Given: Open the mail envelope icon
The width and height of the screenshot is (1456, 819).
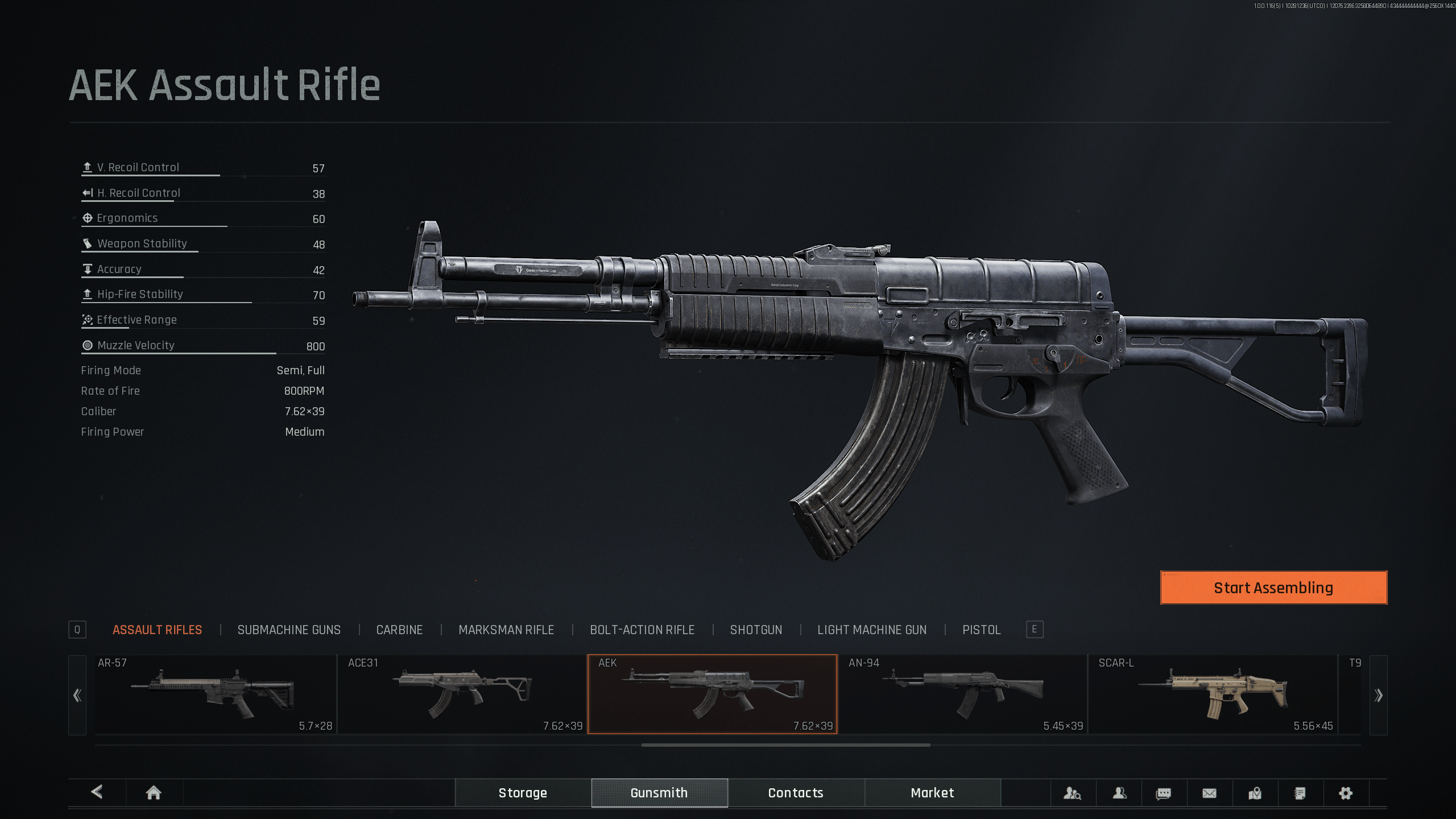Looking at the screenshot, I should [1209, 793].
